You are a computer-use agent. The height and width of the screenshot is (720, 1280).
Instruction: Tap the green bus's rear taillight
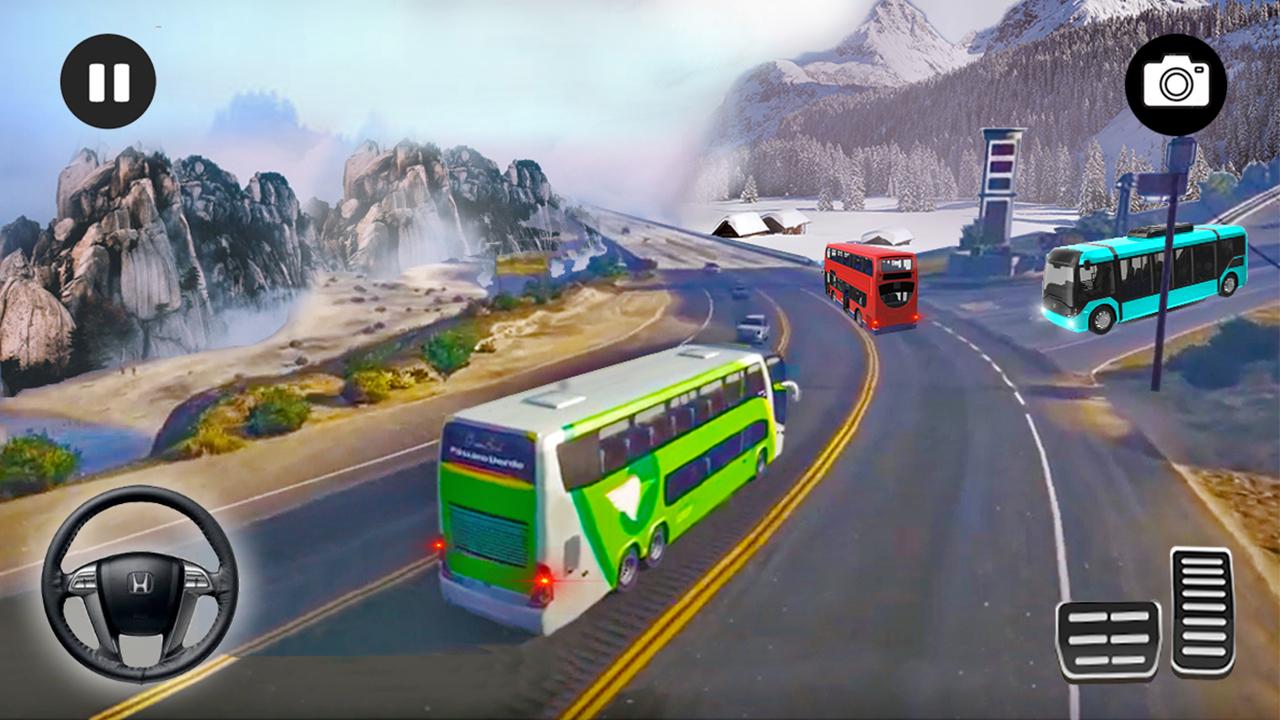coord(545,582)
